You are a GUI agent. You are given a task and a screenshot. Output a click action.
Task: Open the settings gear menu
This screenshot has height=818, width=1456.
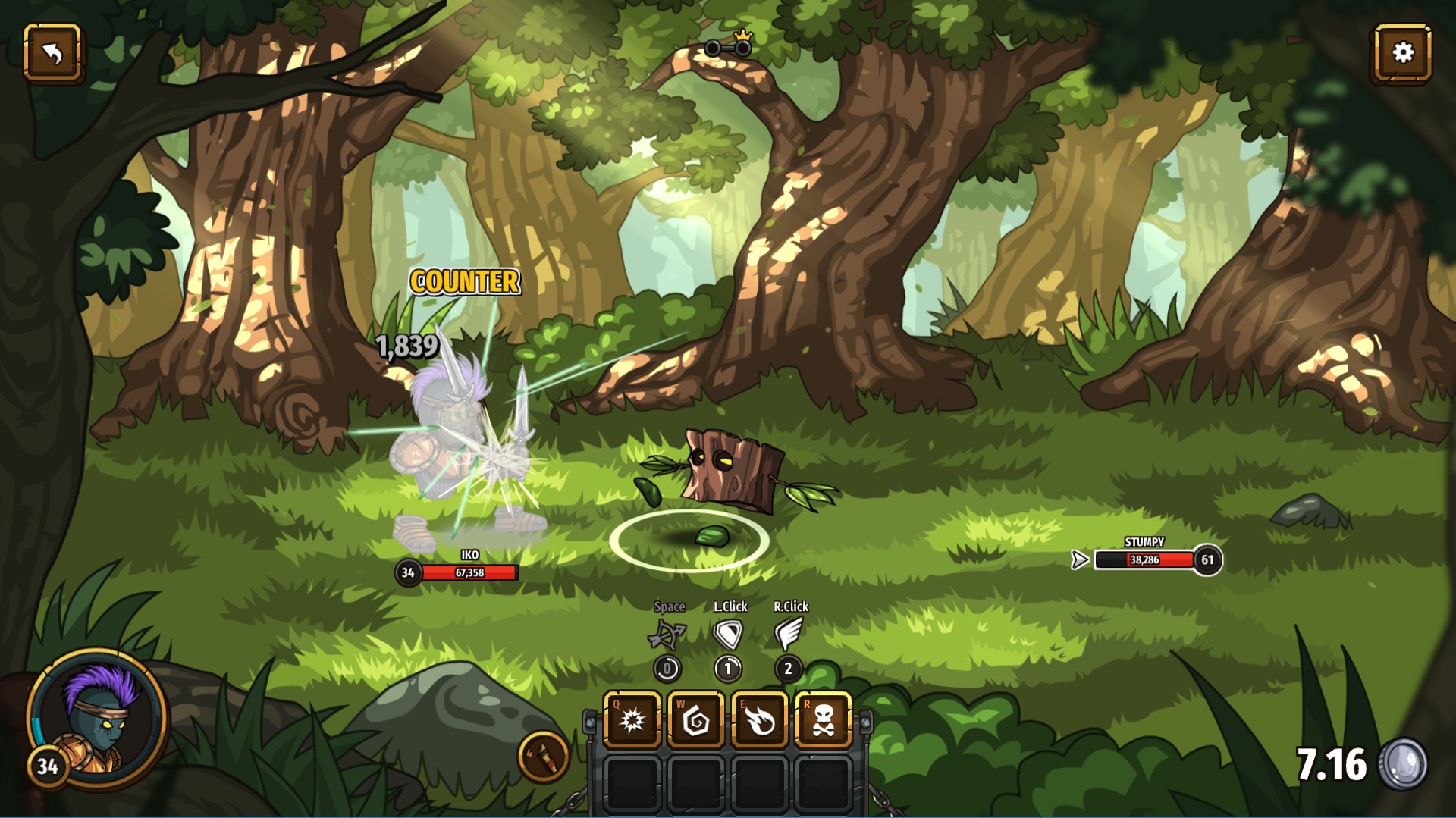[x=1403, y=52]
